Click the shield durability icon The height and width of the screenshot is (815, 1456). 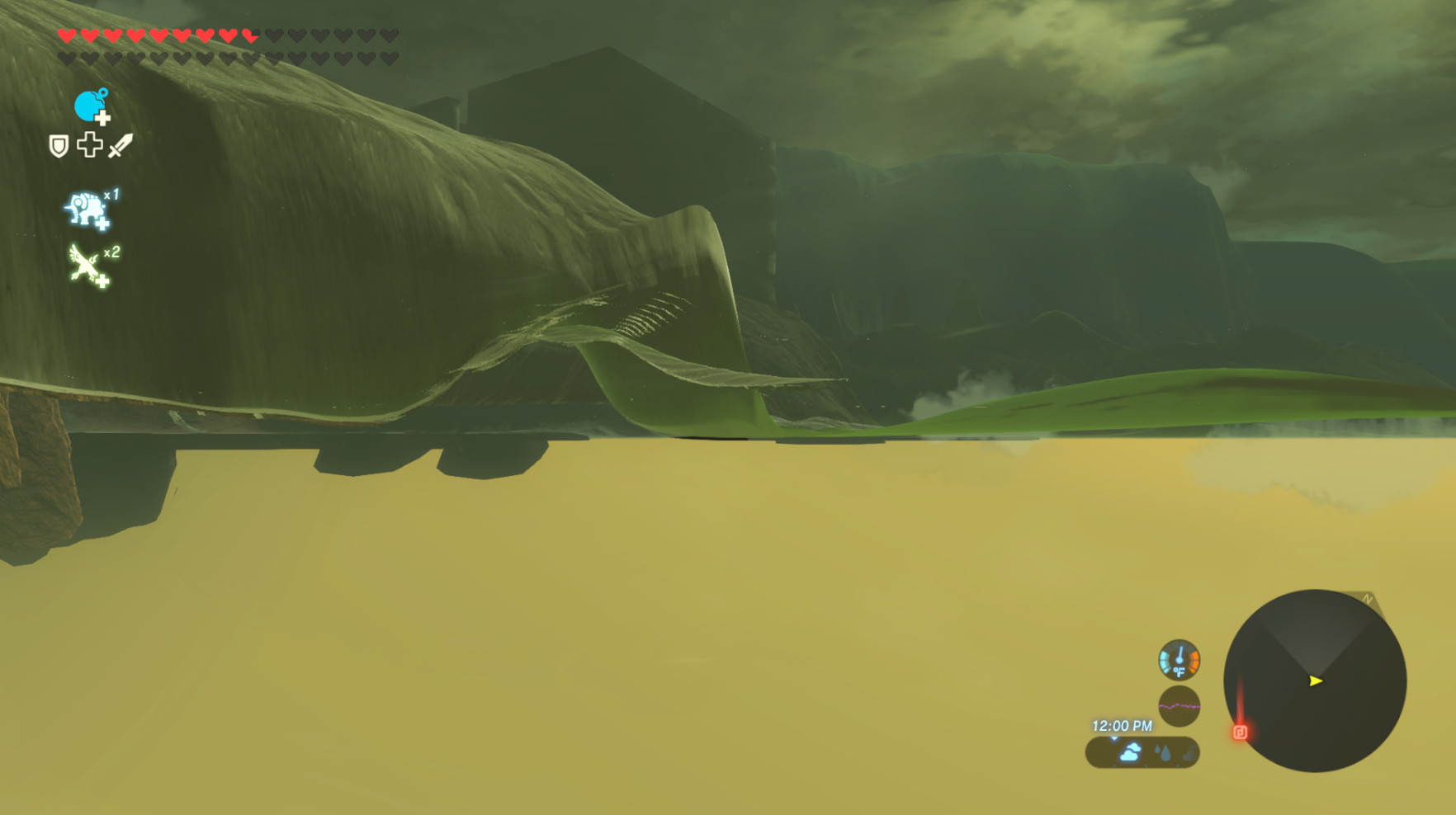(58, 147)
